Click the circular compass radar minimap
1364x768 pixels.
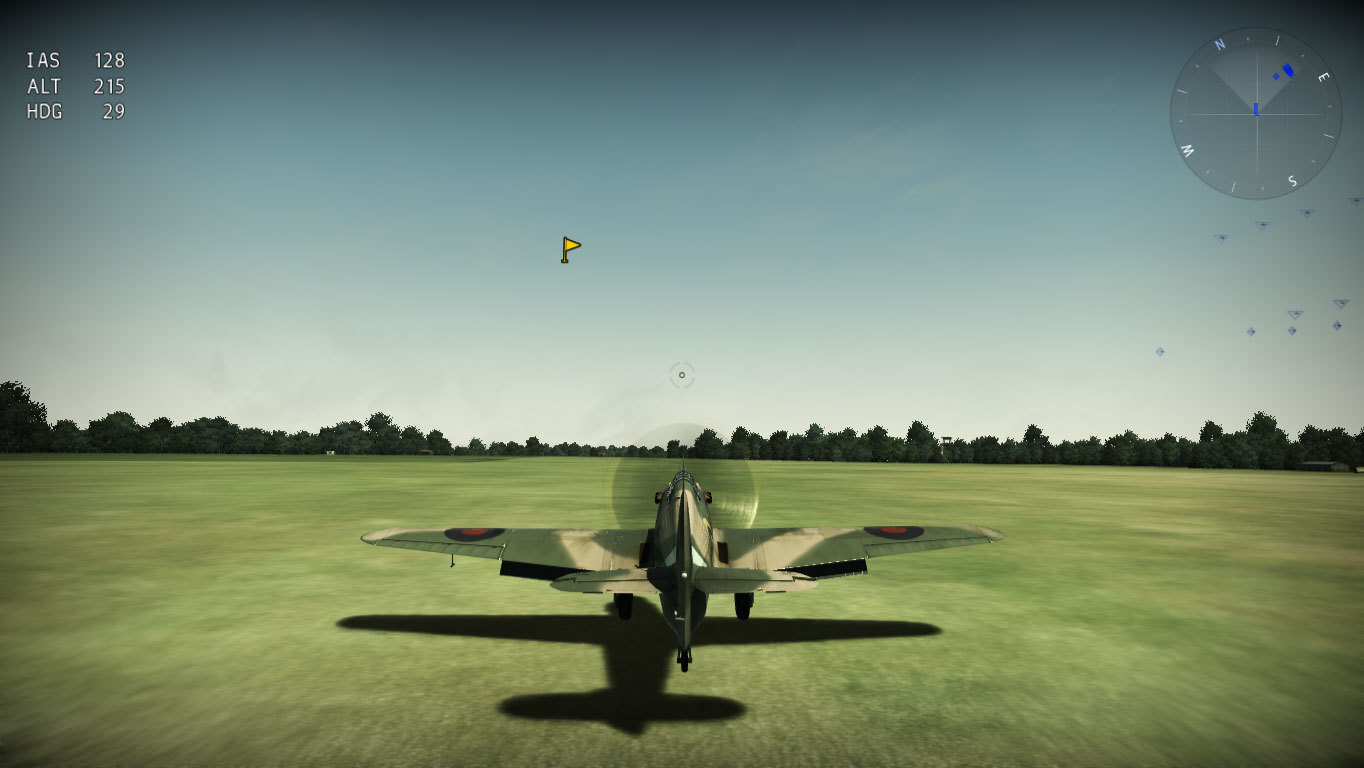coord(1255,113)
